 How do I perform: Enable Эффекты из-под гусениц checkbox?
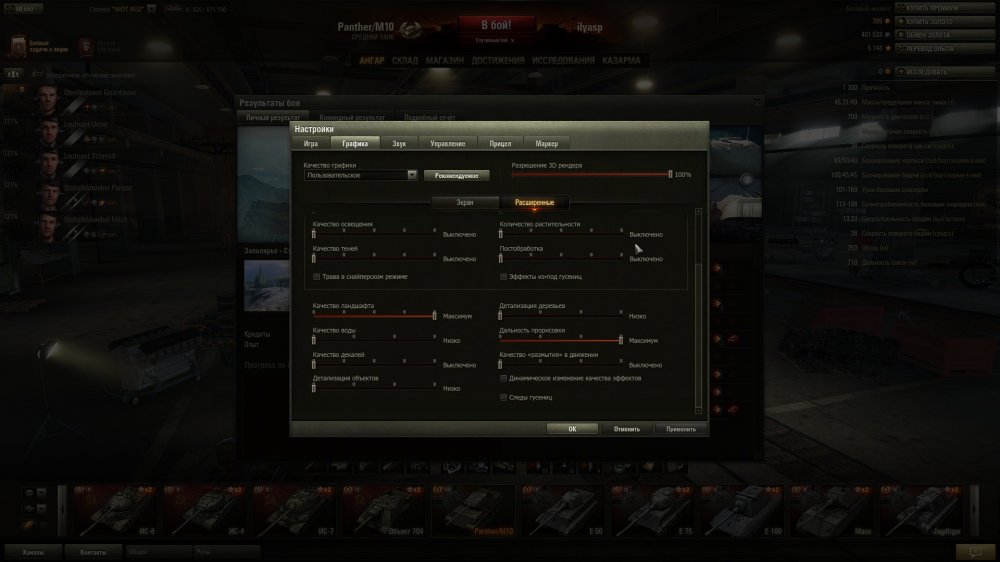(503, 276)
